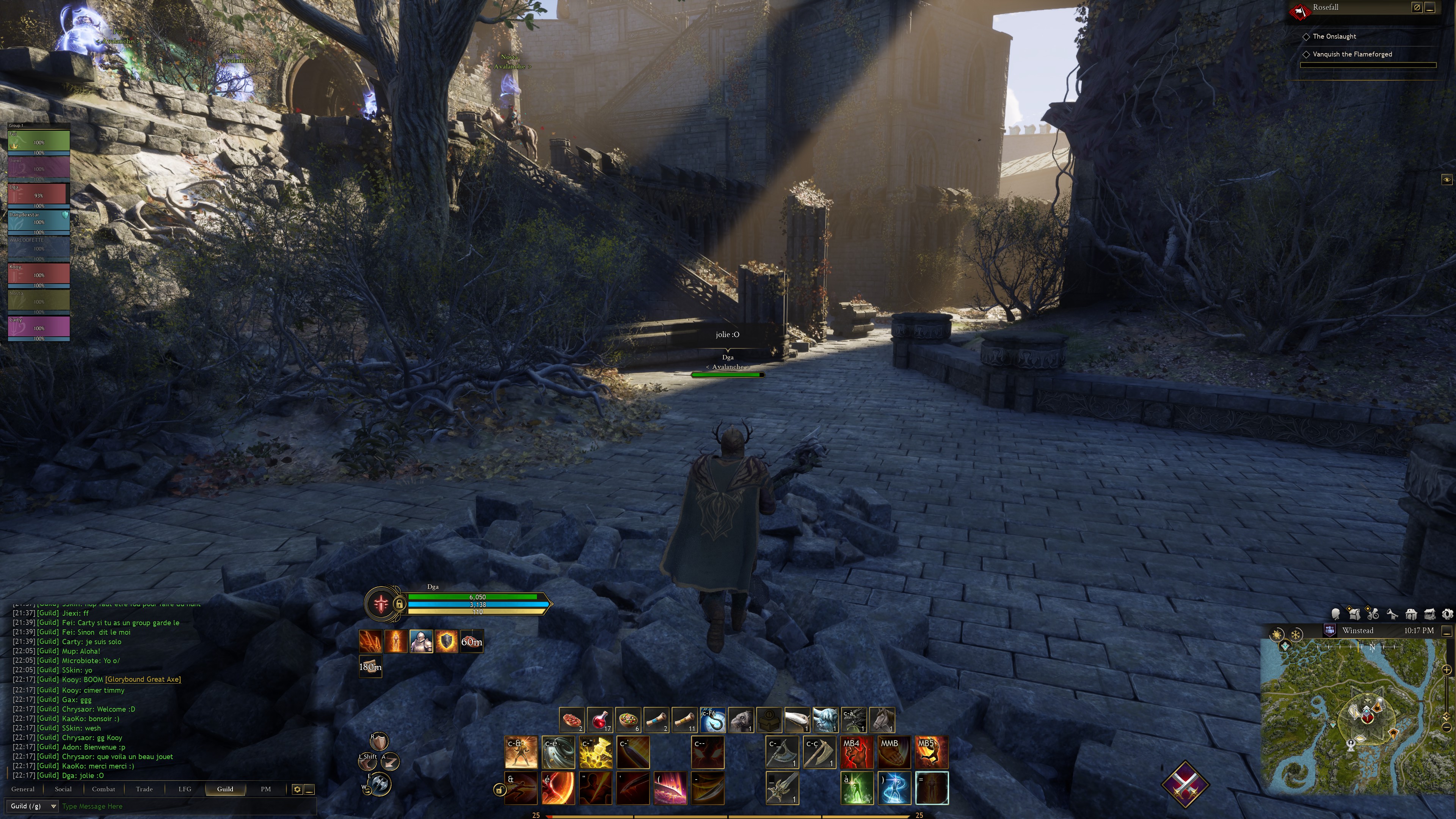The height and width of the screenshot is (819, 1456).
Task: Select the Trade chat tab
Action: coord(144,789)
